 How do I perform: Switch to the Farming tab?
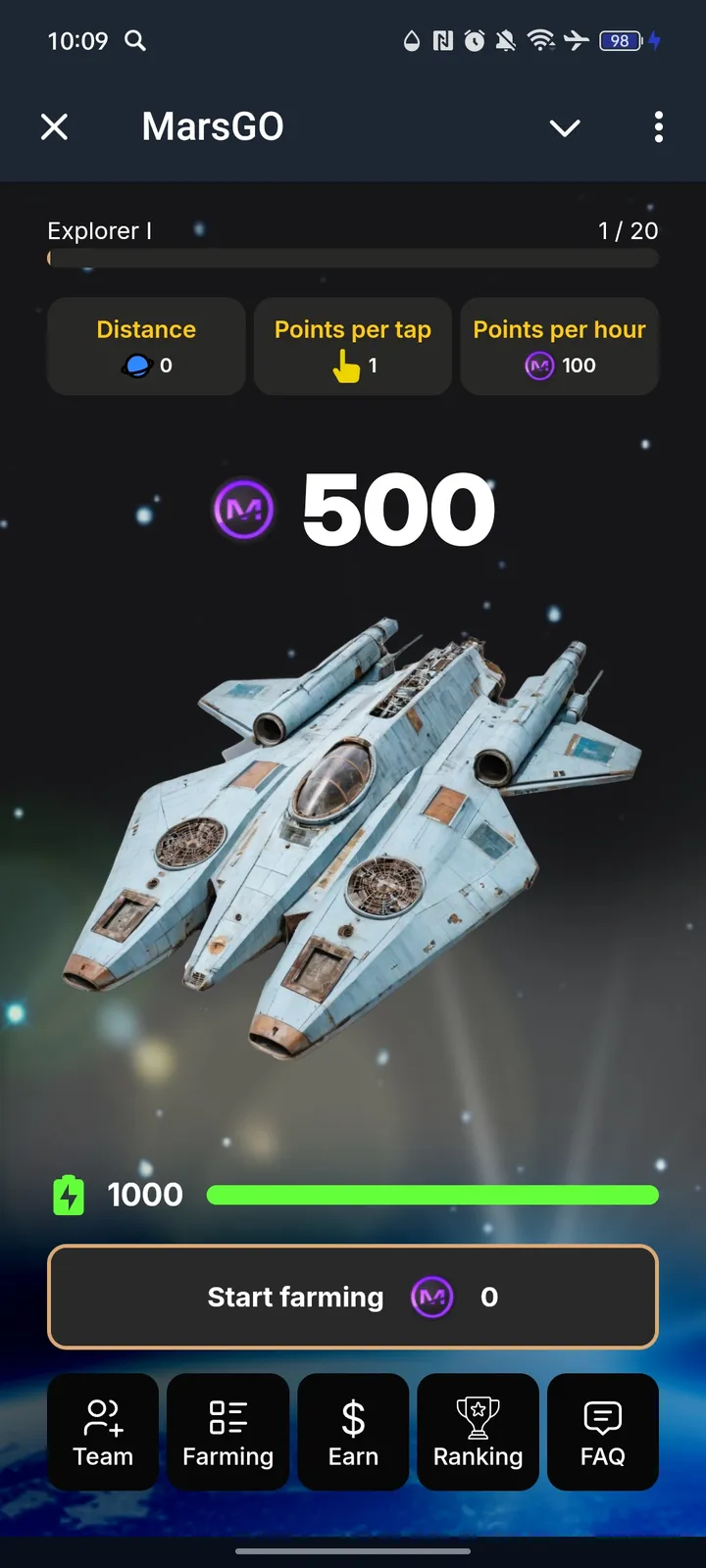[x=227, y=1432]
